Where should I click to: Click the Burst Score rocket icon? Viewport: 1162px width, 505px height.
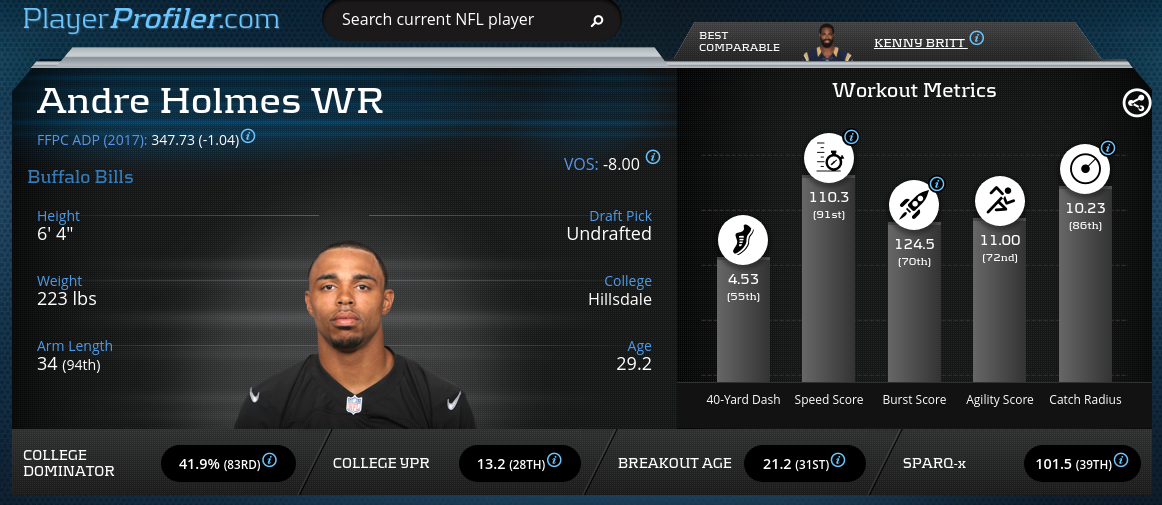[x=914, y=206]
